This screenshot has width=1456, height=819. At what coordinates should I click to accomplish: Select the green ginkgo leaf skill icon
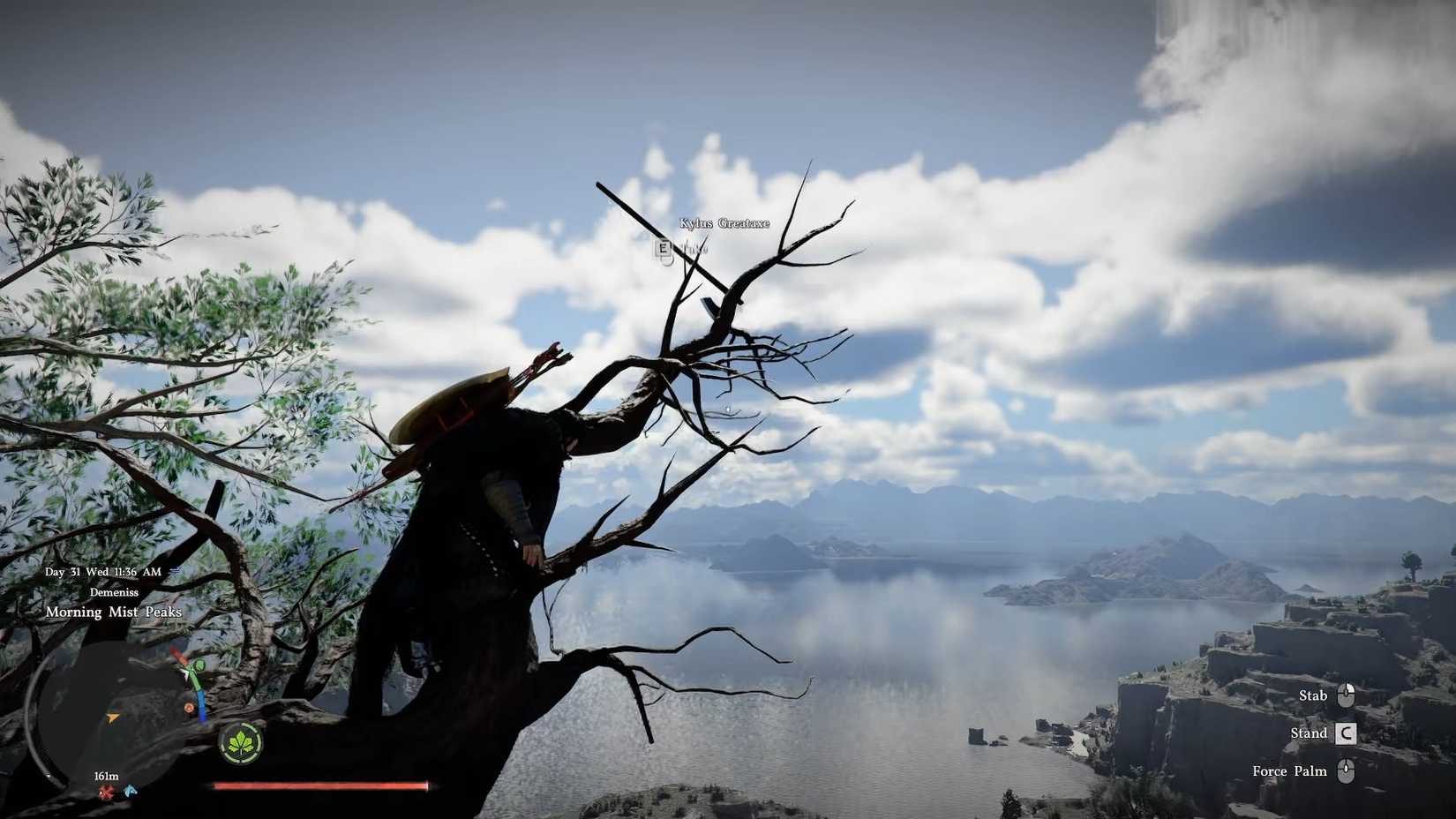239,745
